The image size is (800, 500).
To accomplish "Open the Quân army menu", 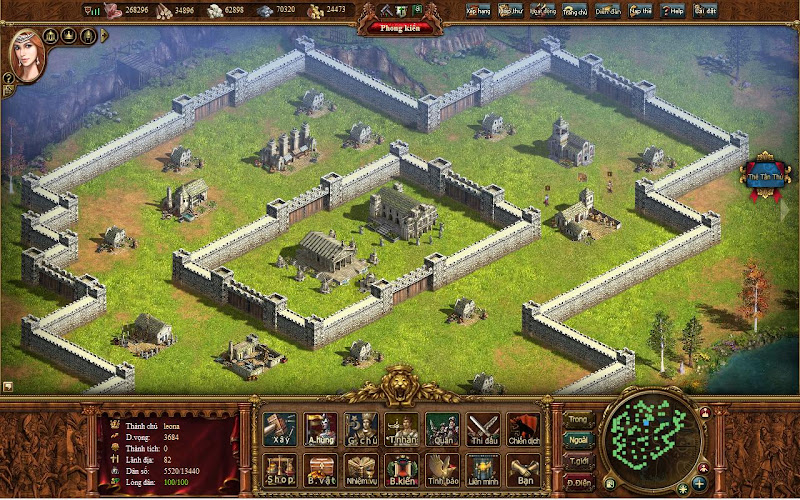I will click(442, 429).
